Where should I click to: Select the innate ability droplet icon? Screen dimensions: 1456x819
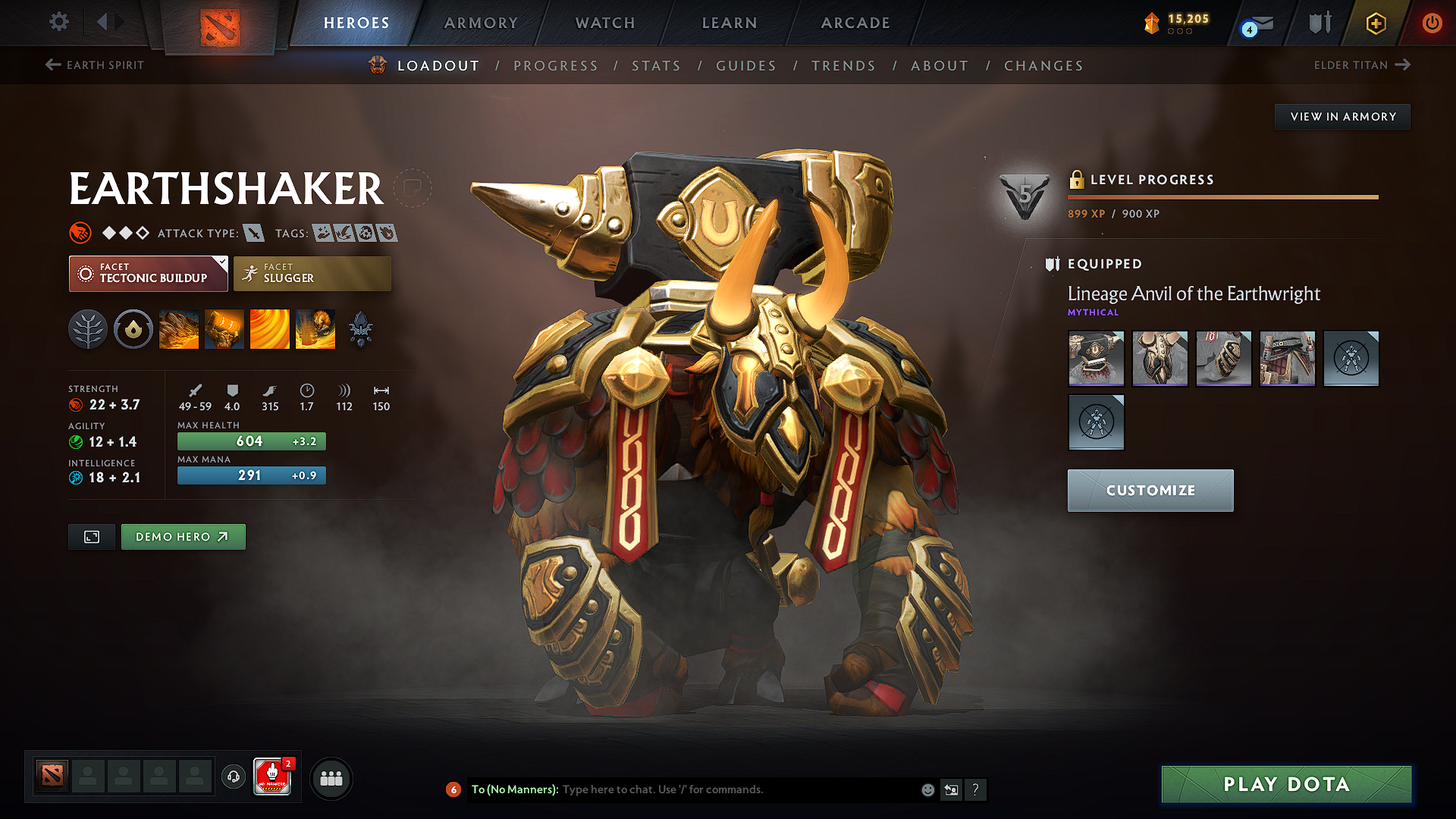click(x=133, y=328)
